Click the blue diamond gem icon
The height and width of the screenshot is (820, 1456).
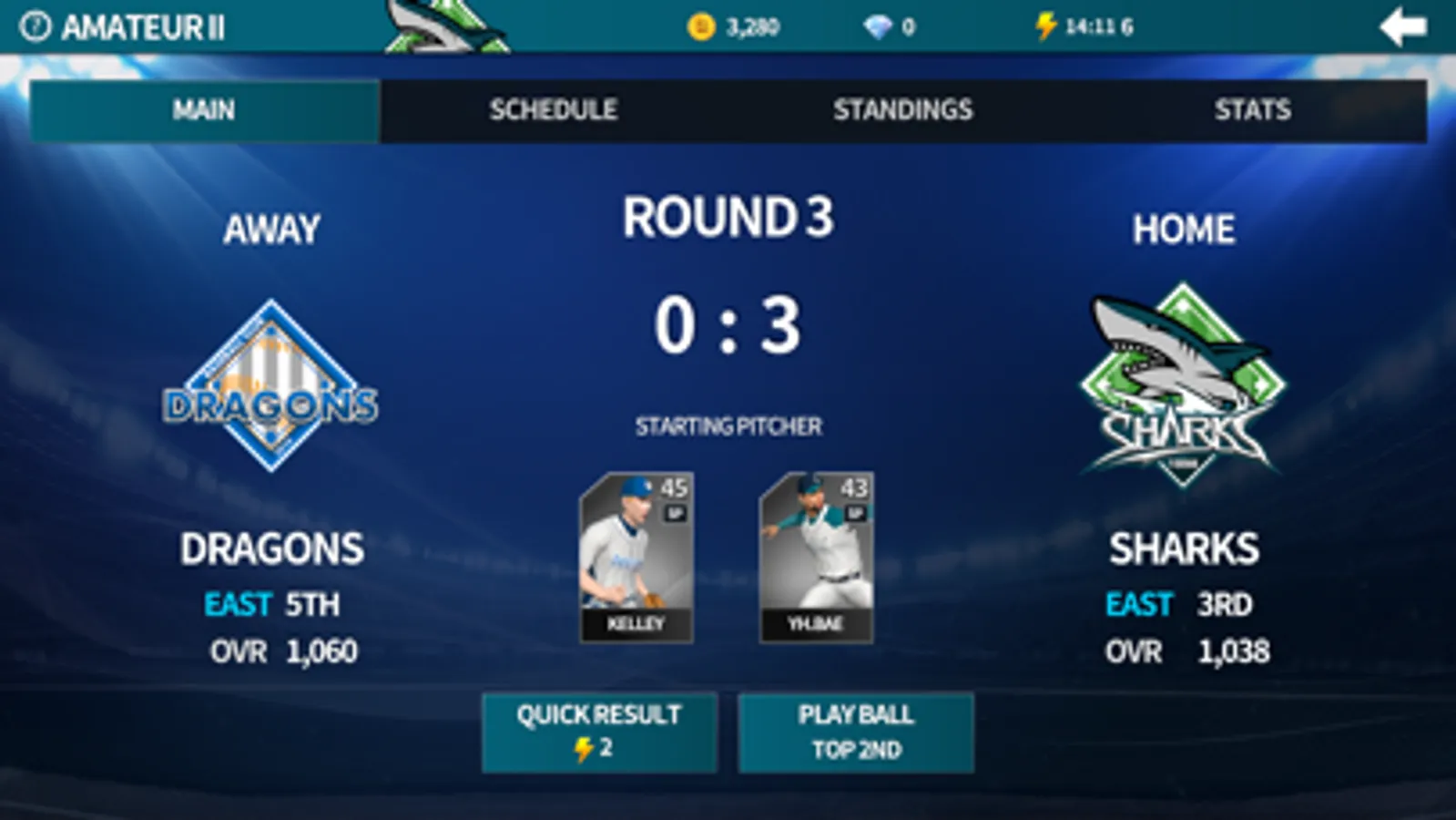click(880, 27)
